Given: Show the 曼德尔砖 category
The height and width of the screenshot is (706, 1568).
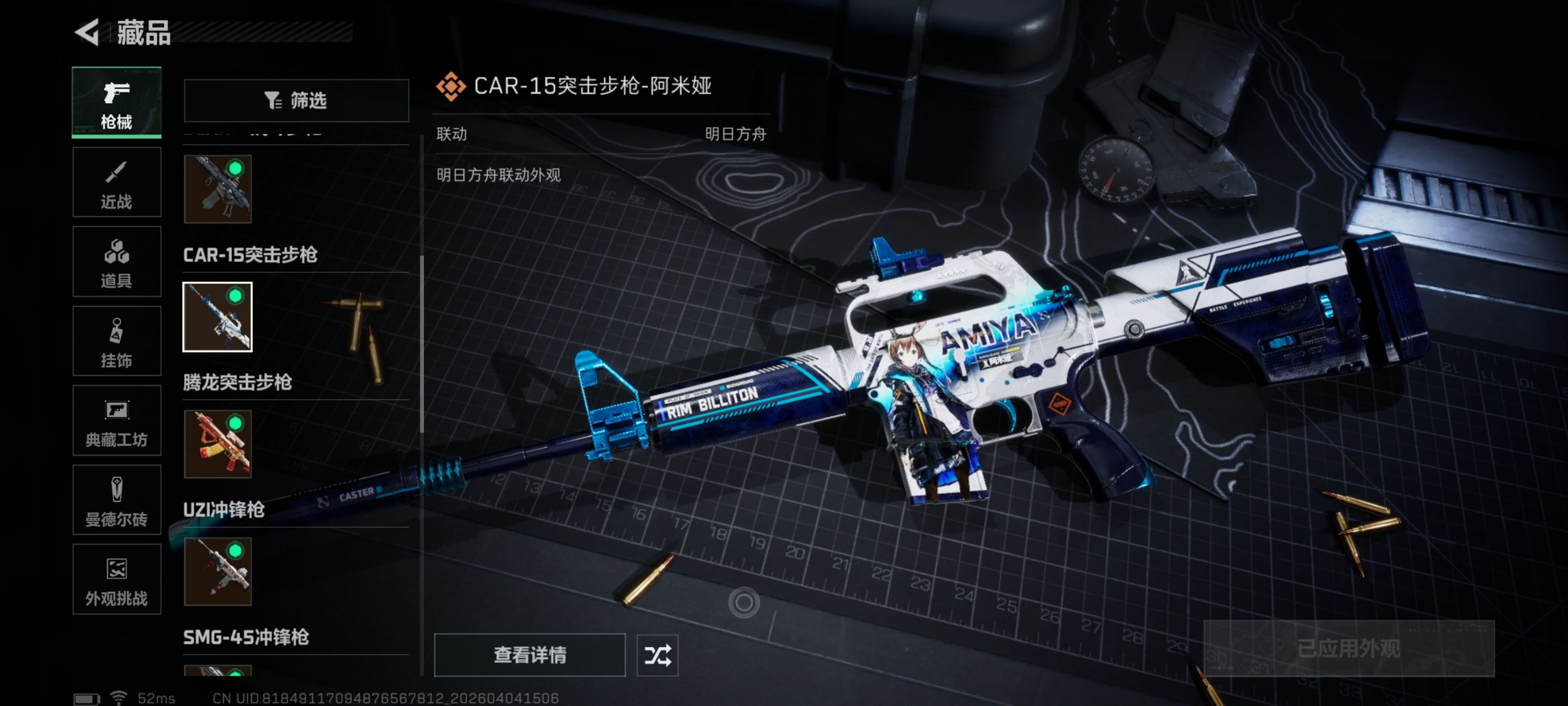Looking at the screenshot, I should [x=116, y=500].
